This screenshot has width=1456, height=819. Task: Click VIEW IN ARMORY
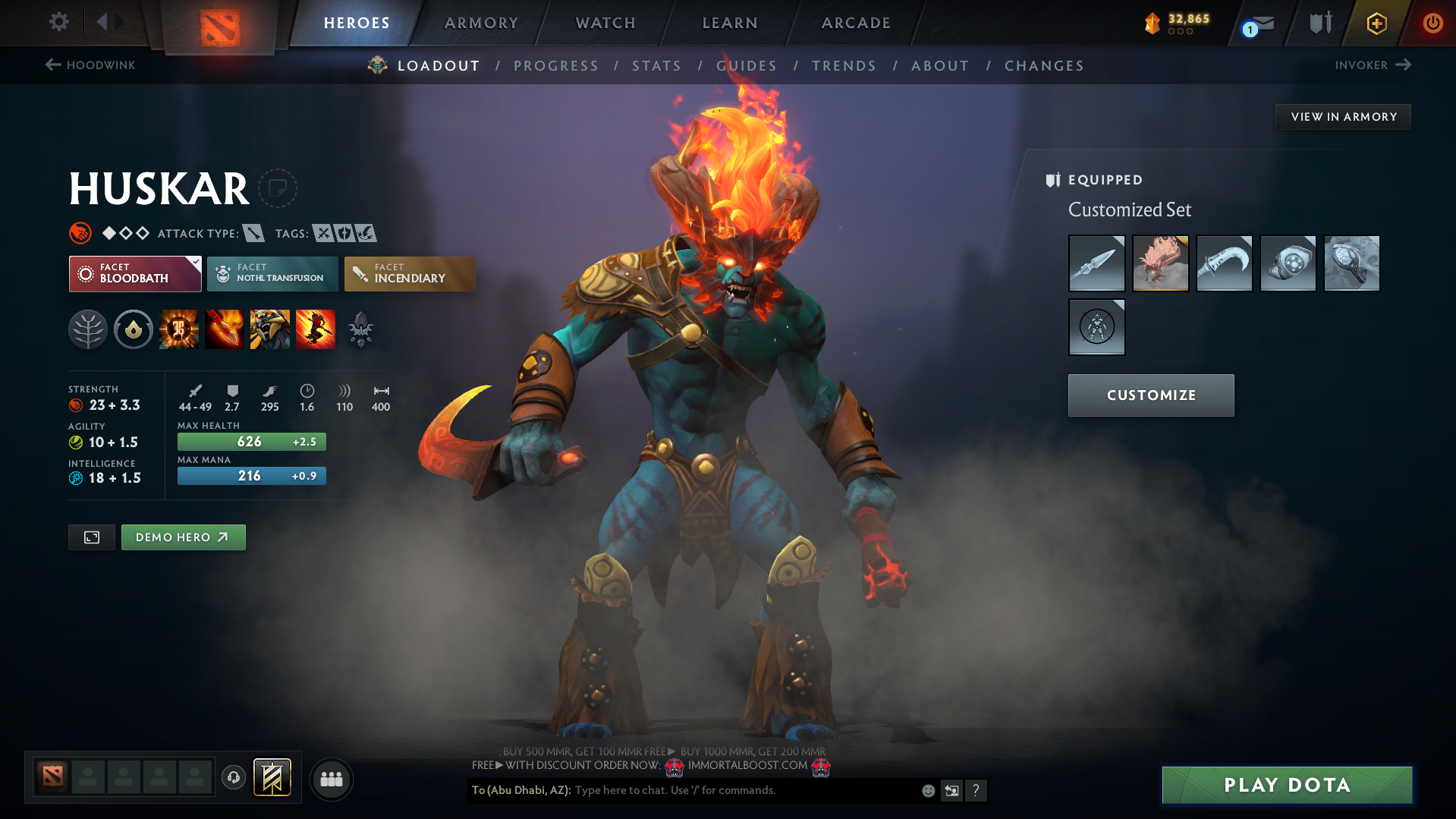pyautogui.click(x=1342, y=116)
